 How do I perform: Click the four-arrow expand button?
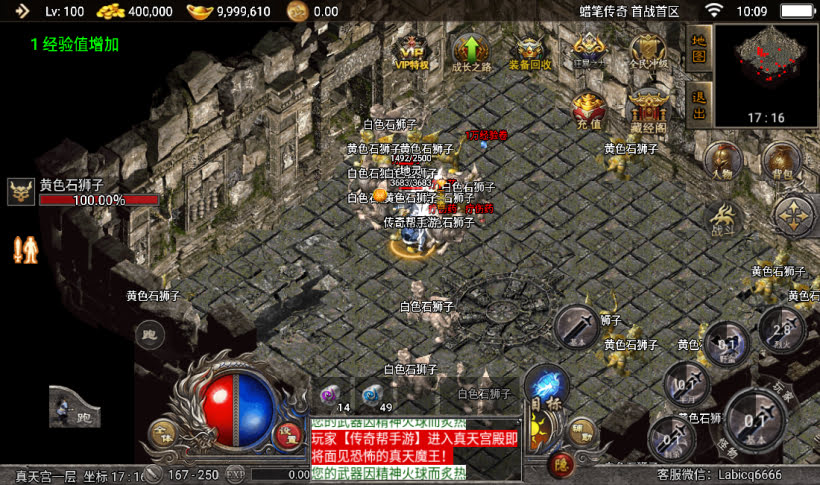pos(795,214)
